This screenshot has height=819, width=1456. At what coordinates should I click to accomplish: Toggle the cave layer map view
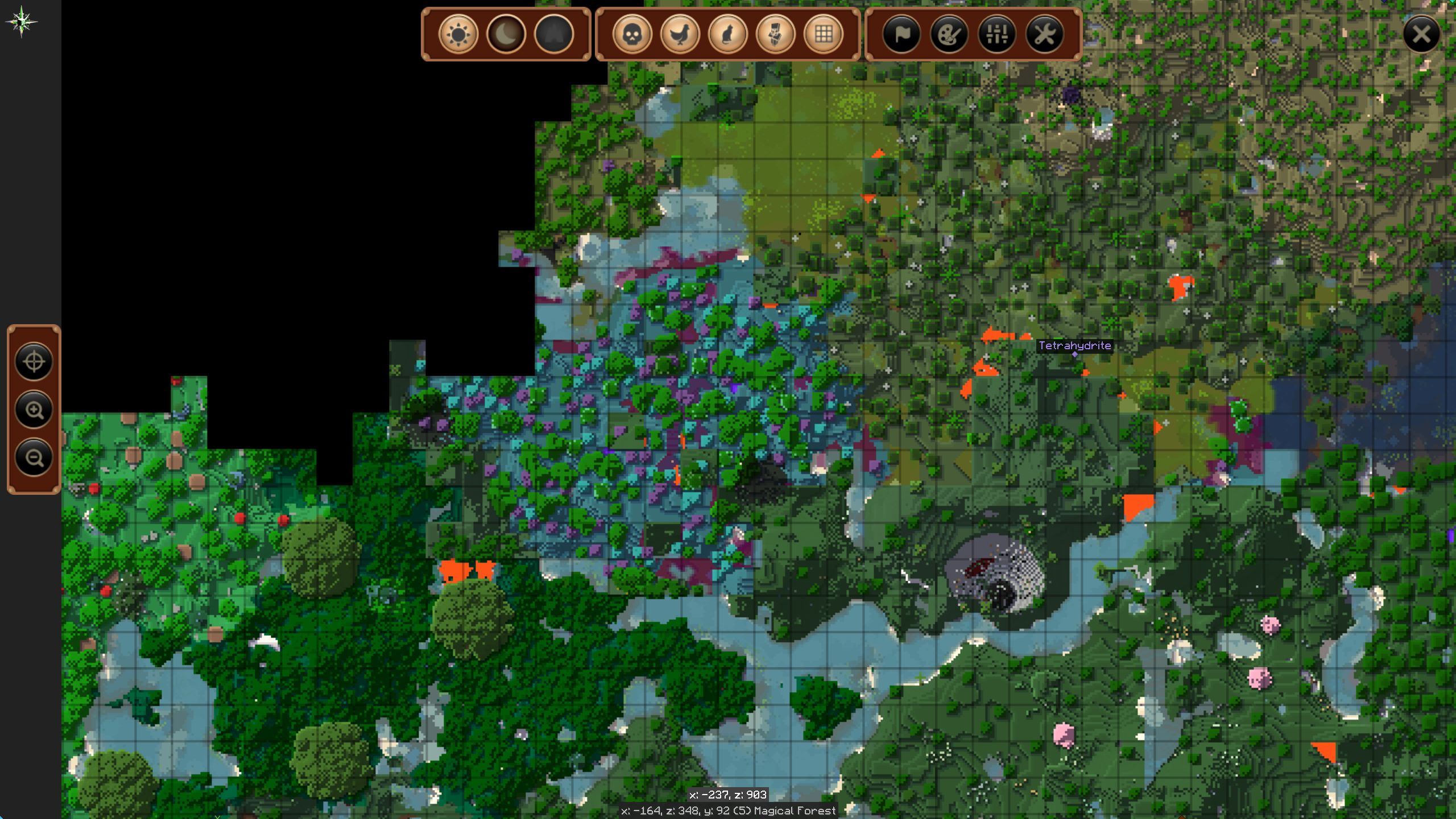point(554,34)
